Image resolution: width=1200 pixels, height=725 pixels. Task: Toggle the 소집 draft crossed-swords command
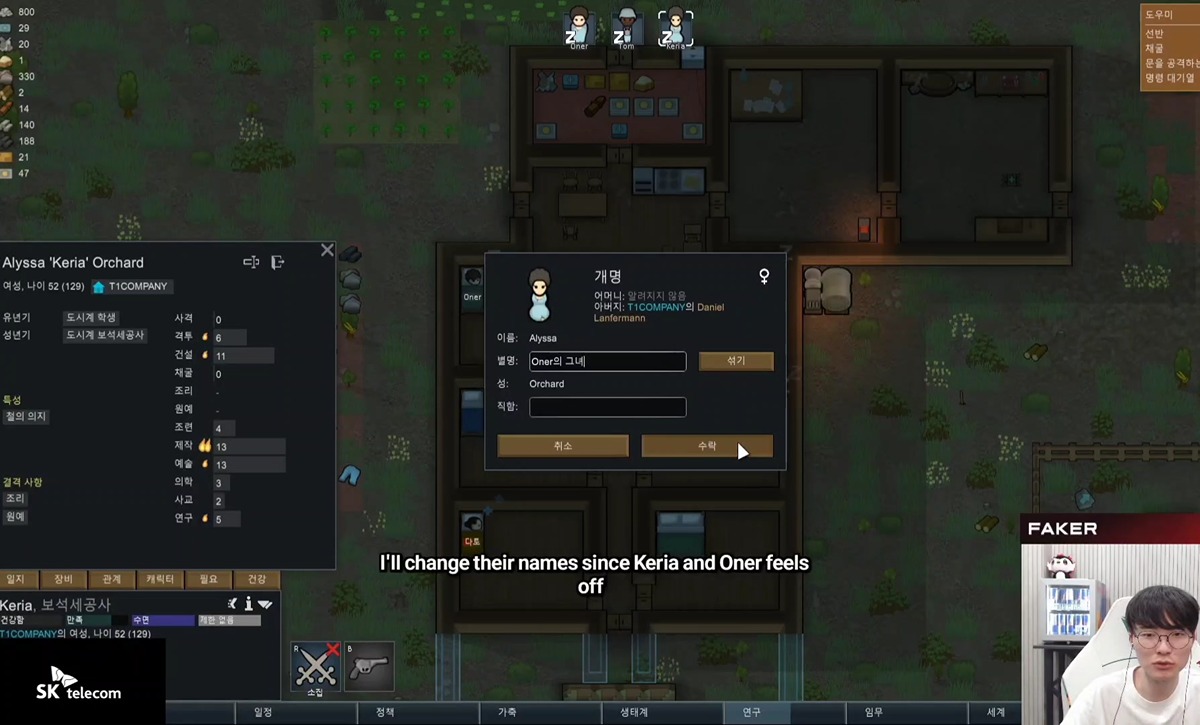pos(315,667)
